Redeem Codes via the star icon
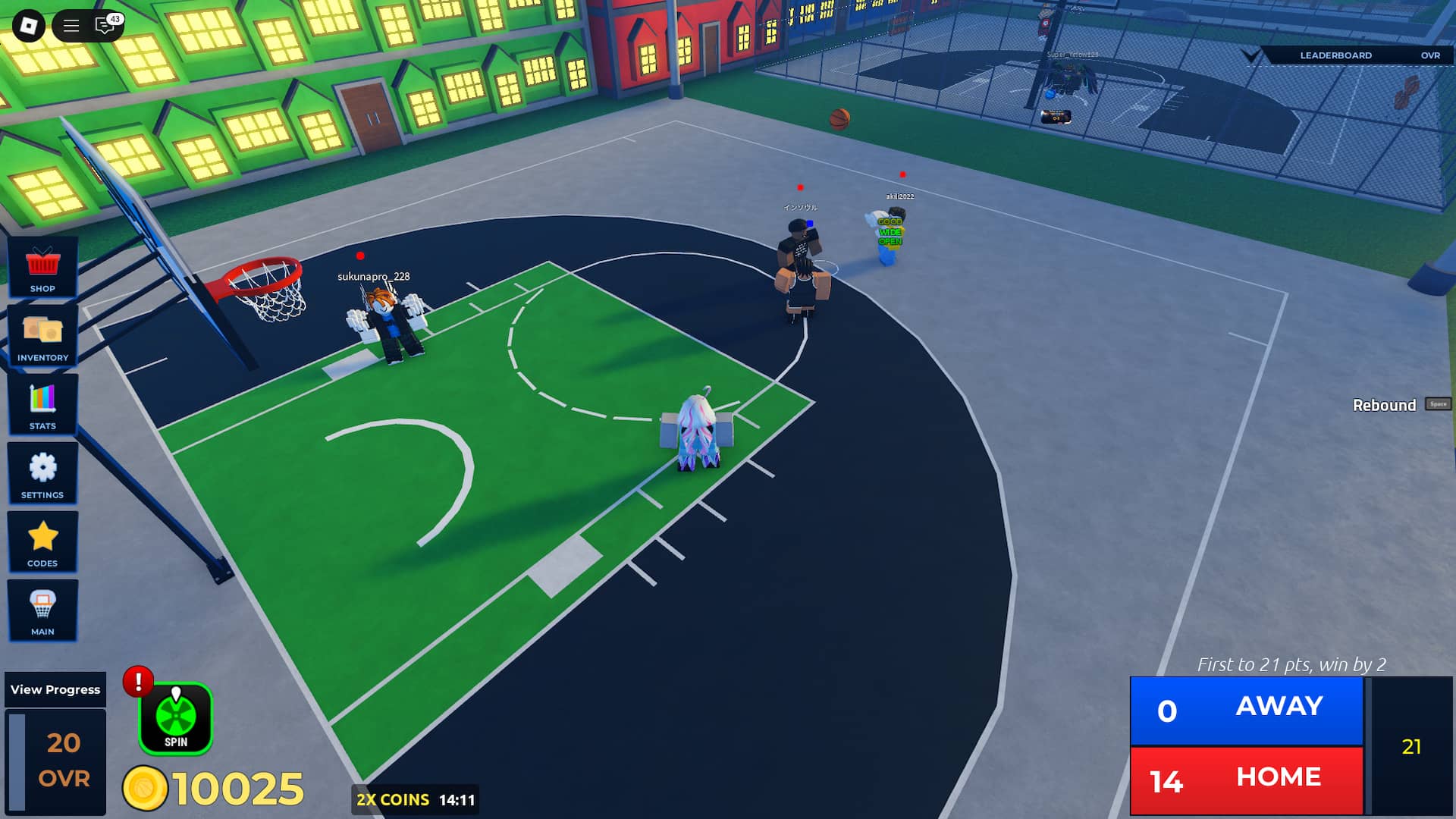Image resolution: width=1456 pixels, height=819 pixels. (43, 542)
